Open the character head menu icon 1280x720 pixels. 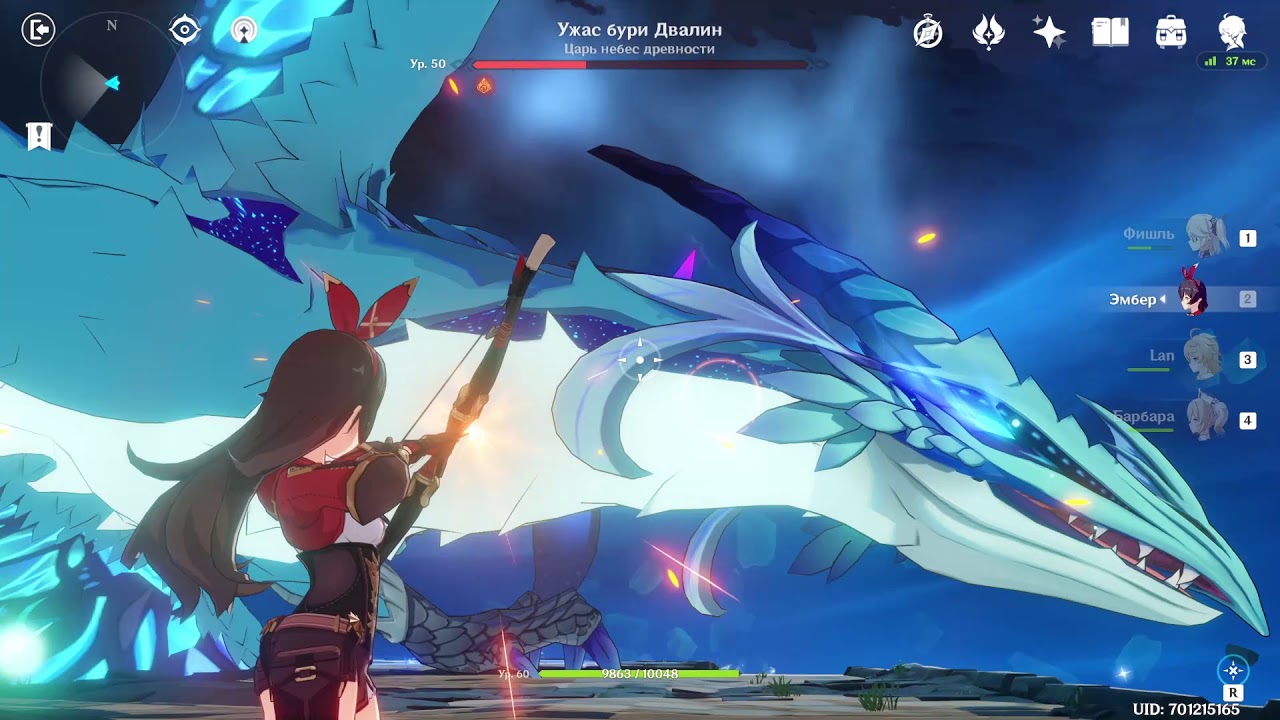tap(1232, 33)
